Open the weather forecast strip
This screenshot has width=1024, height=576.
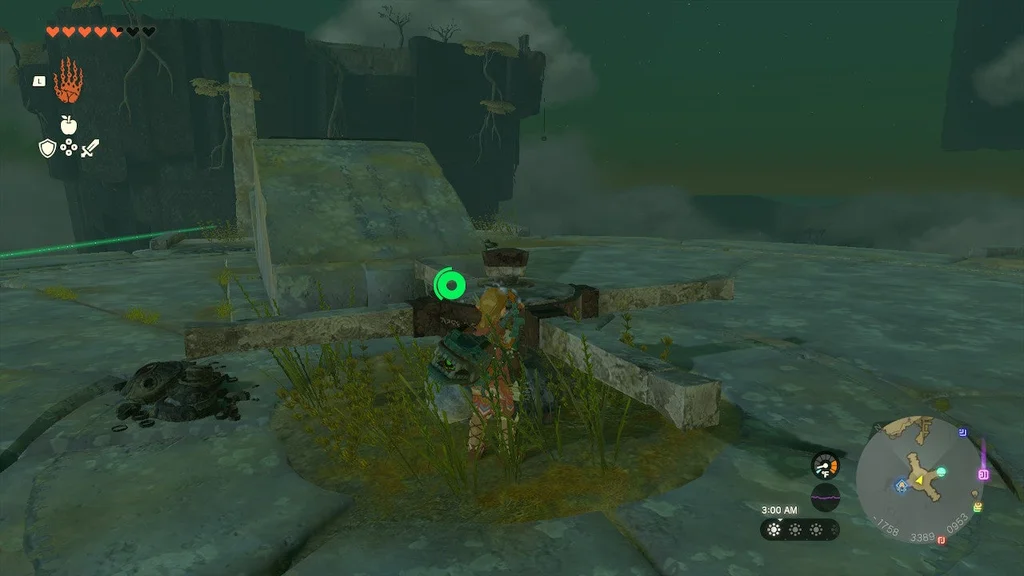(x=800, y=529)
